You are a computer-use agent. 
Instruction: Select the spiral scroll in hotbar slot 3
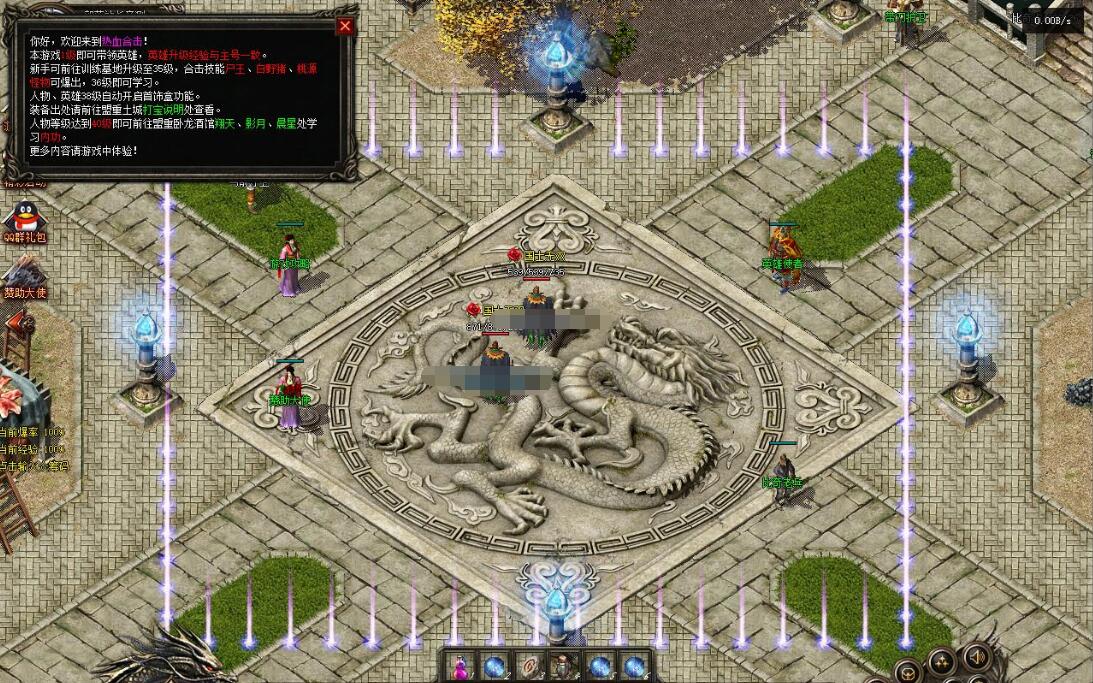click(529, 666)
